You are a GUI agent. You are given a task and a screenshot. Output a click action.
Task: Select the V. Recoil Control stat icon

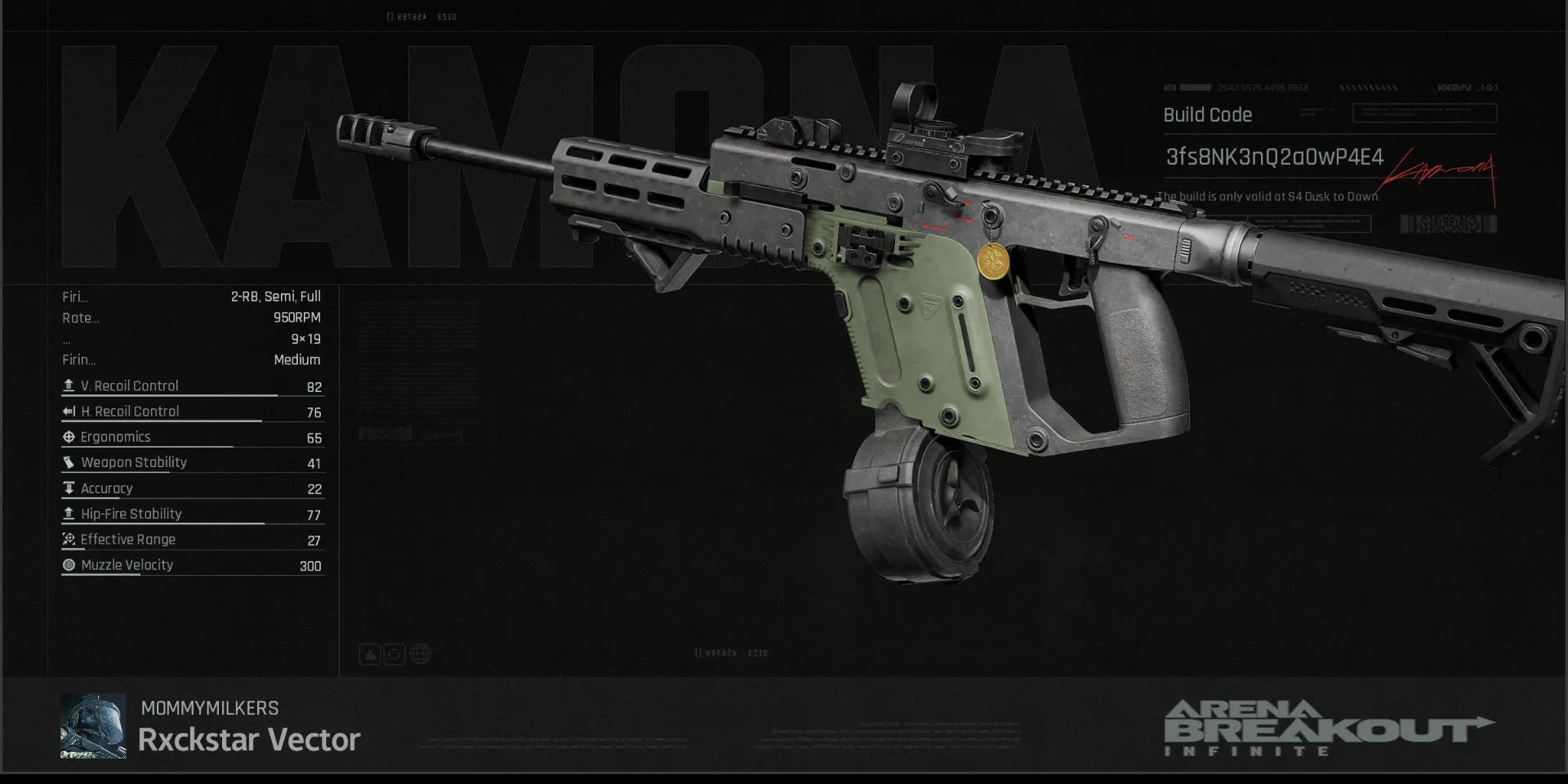[69, 385]
